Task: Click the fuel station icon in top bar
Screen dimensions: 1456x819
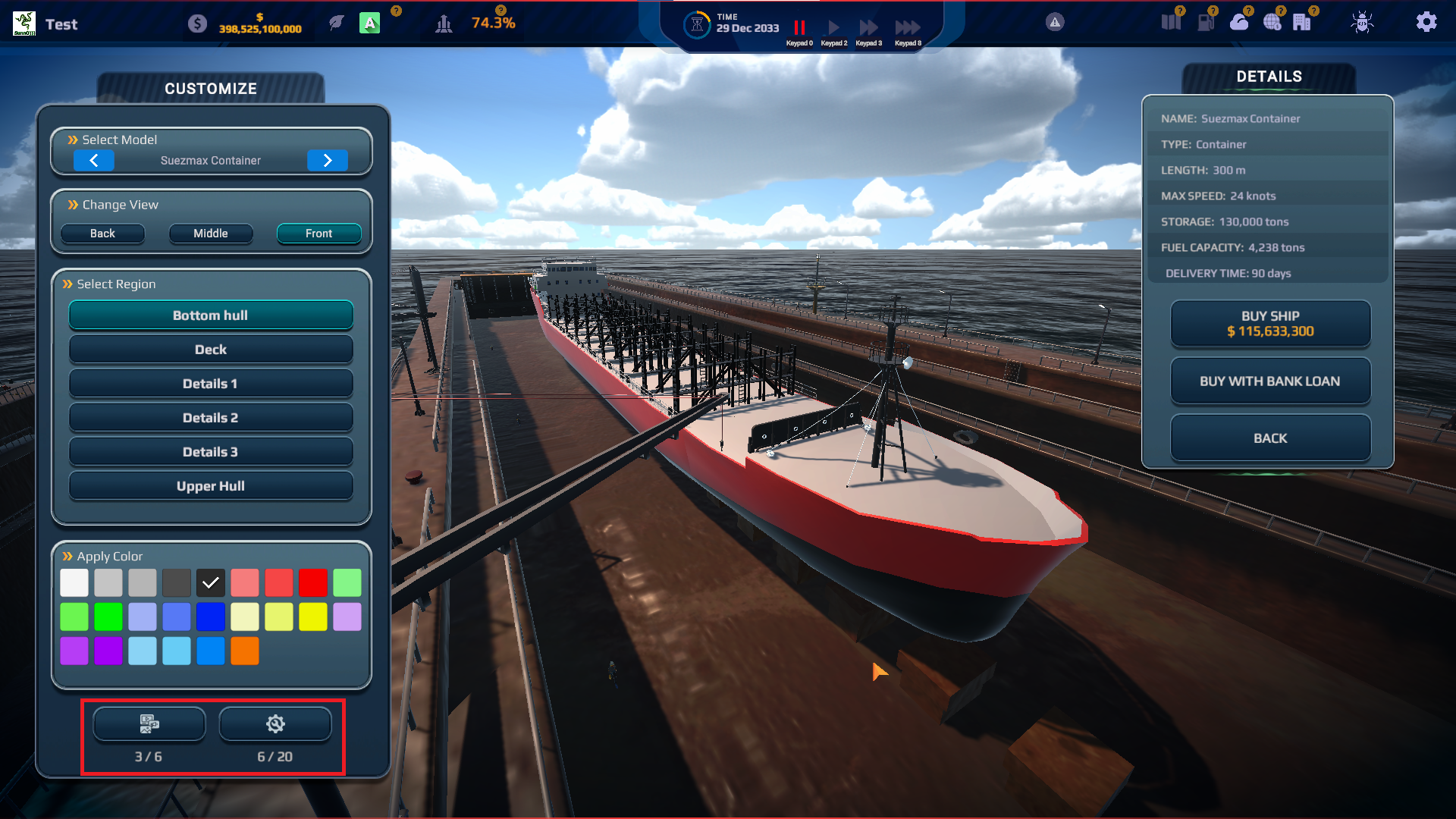Action: (1206, 21)
